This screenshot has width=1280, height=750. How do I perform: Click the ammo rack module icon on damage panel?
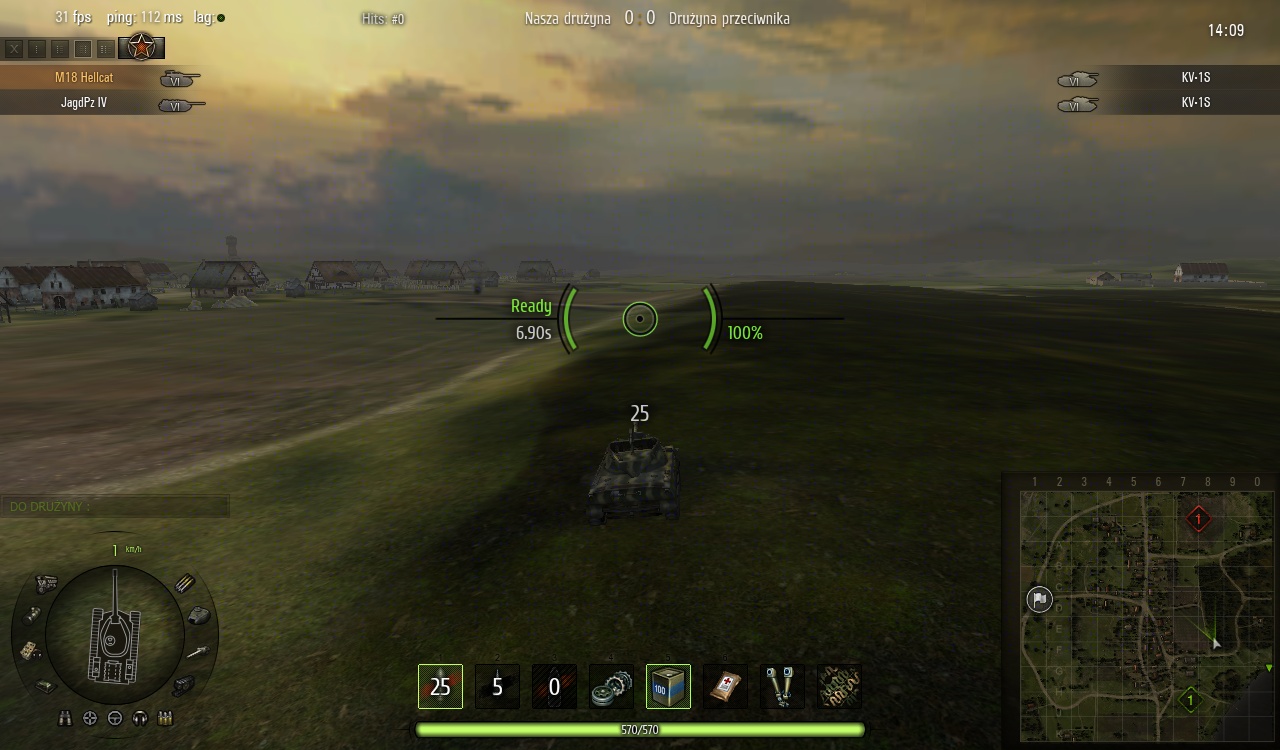[186, 583]
